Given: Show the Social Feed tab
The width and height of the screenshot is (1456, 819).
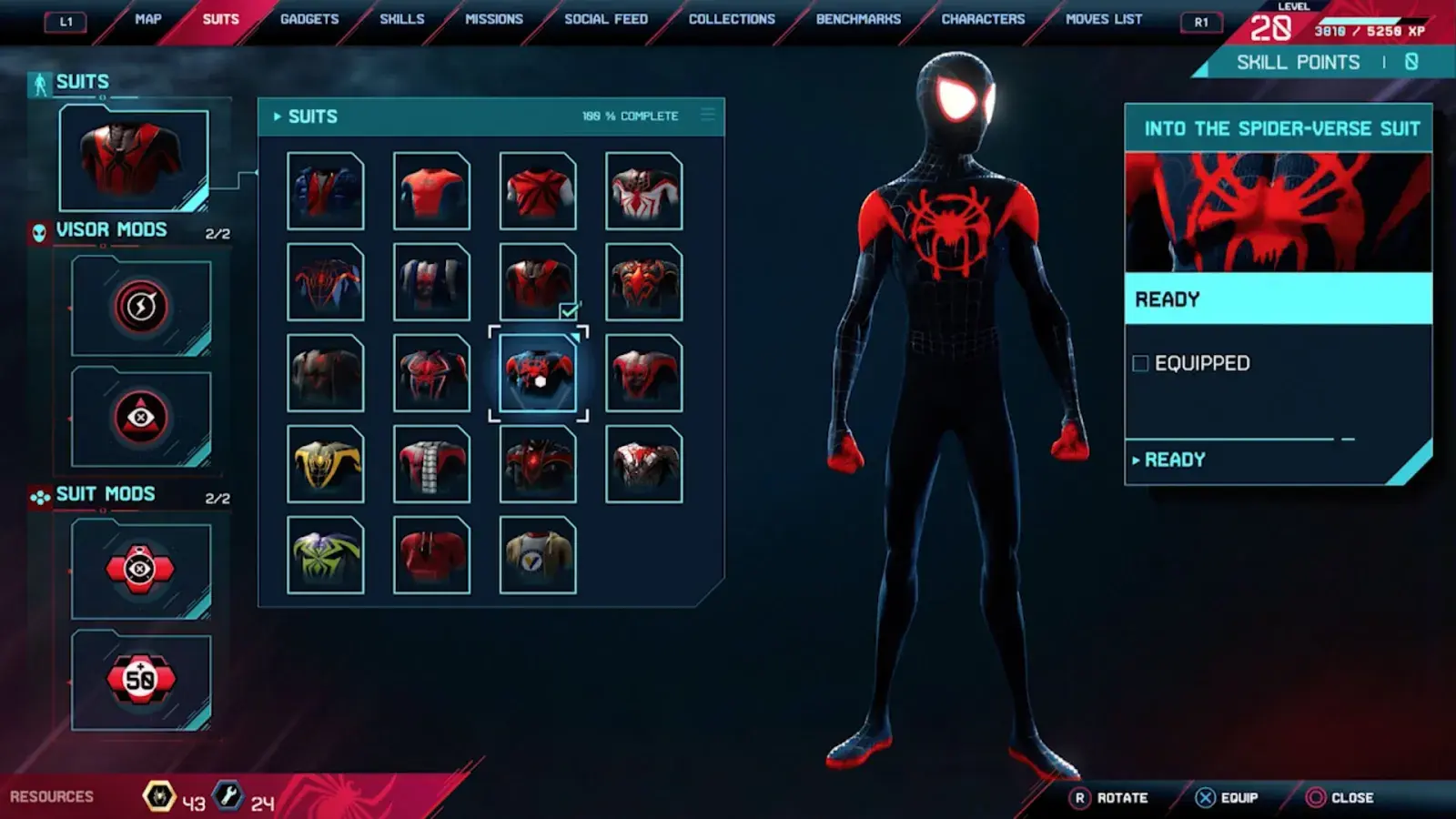Looking at the screenshot, I should click(x=606, y=19).
